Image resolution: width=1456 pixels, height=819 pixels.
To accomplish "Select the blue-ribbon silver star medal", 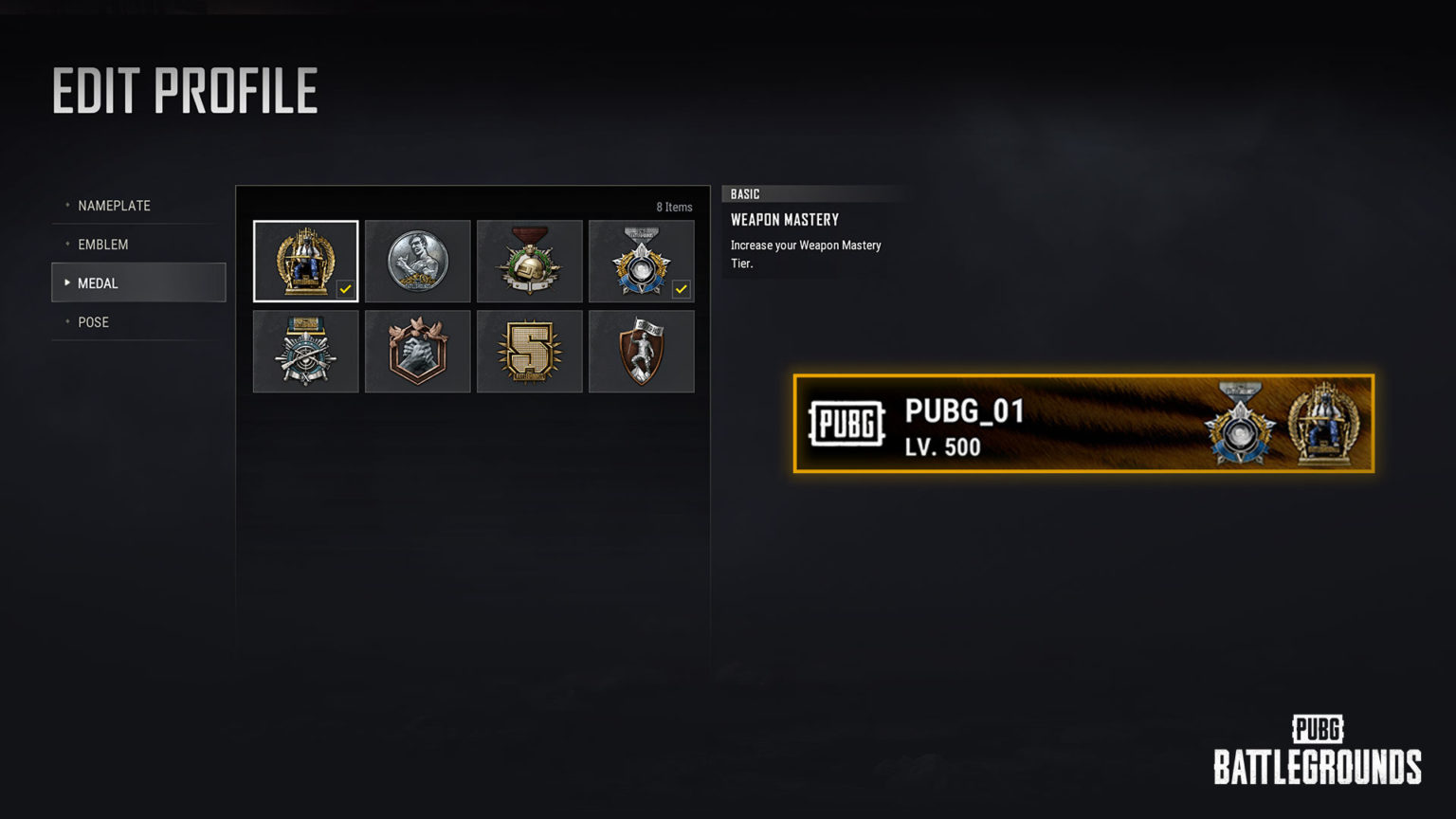I will [x=641, y=261].
